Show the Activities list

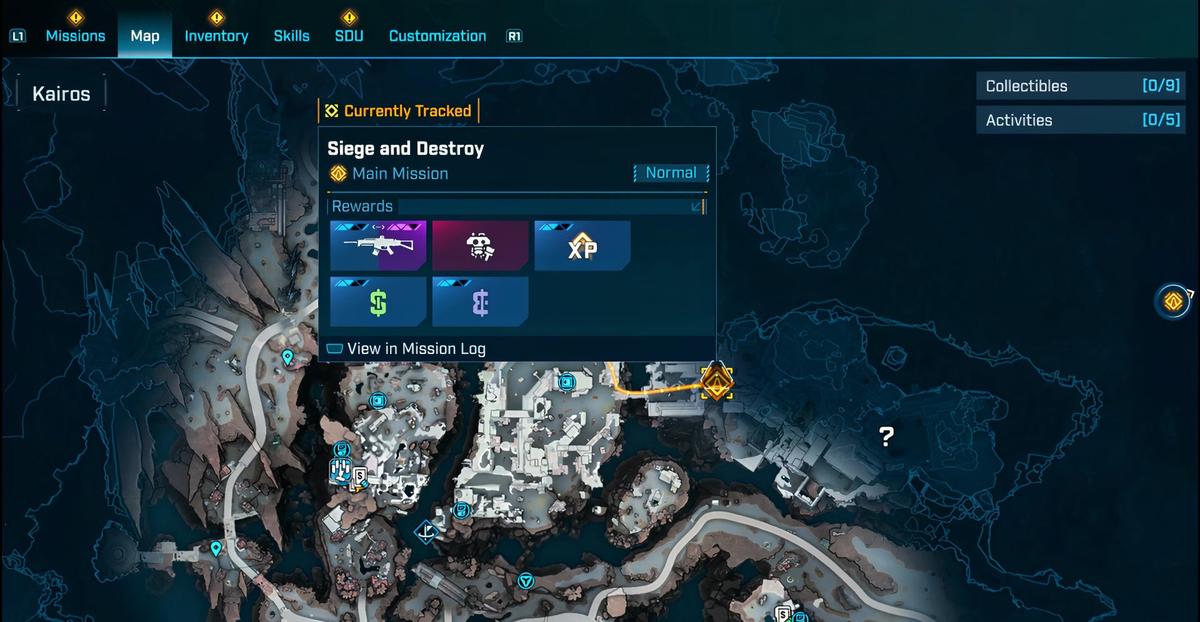point(1066,120)
